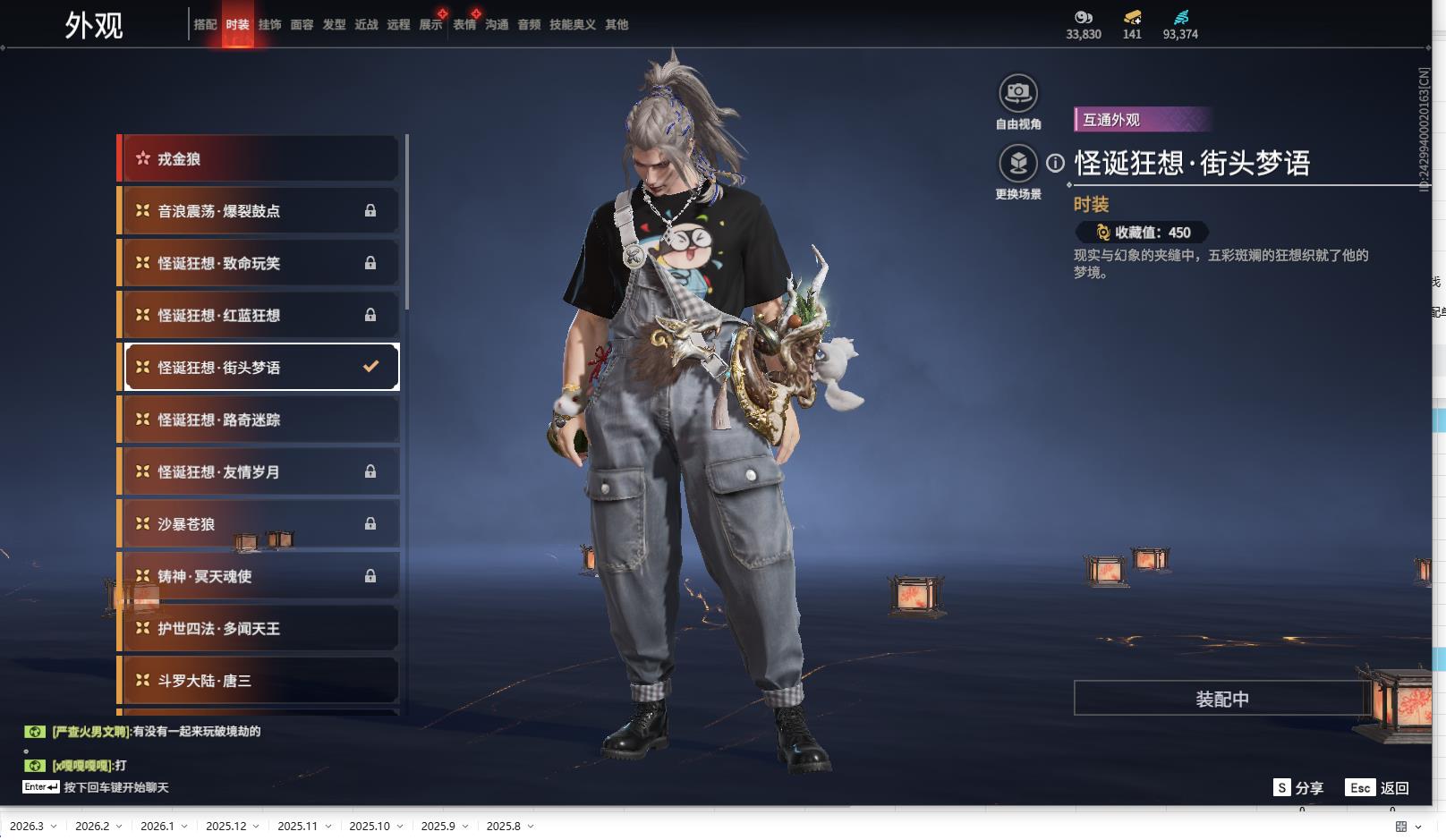Select the 音浪震荡·爆裂鼓点 outfit
The image size is (1446, 840).
[x=259, y=211]
